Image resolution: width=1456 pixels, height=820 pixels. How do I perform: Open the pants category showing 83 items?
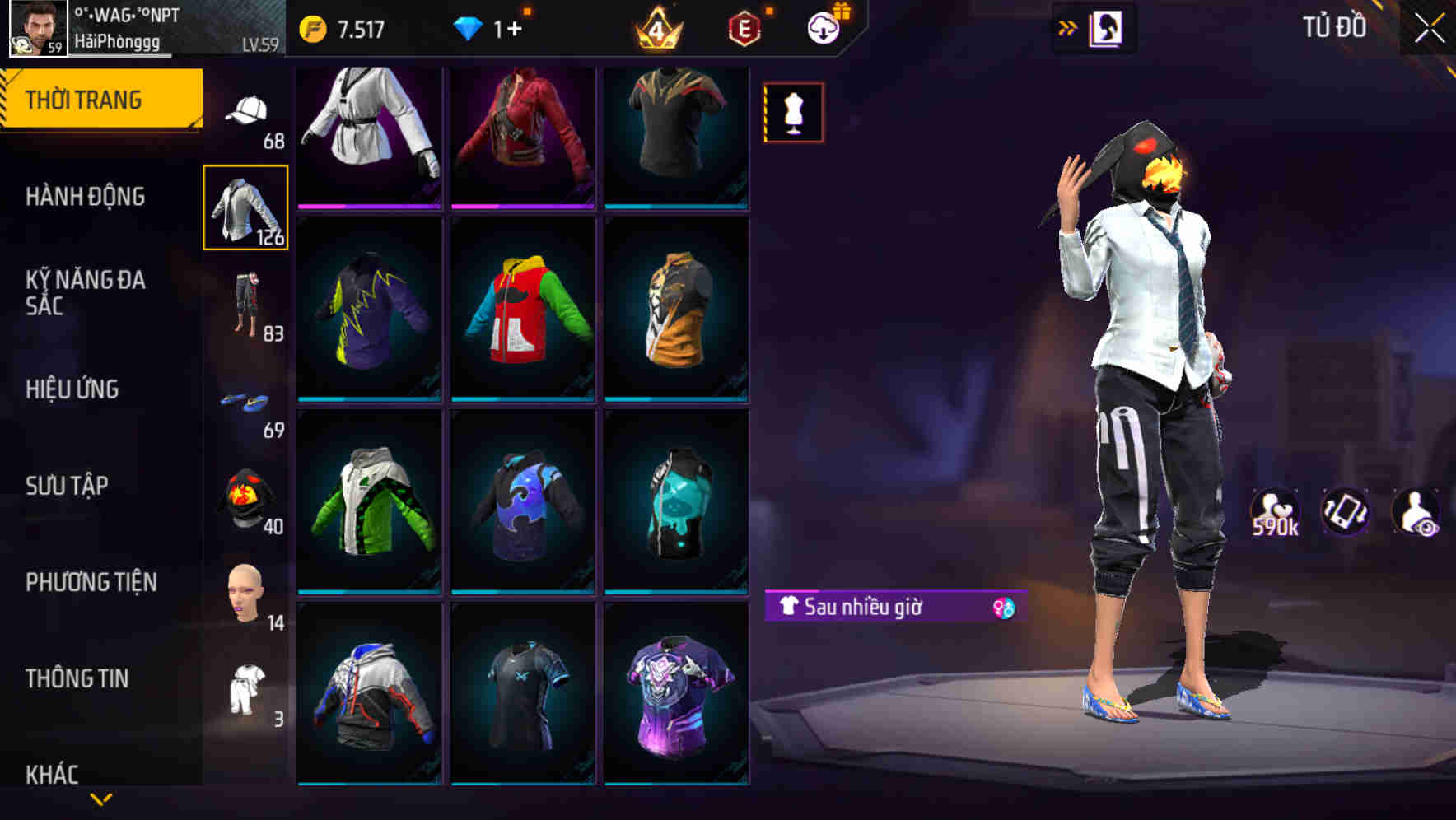[x=246, y=305]
